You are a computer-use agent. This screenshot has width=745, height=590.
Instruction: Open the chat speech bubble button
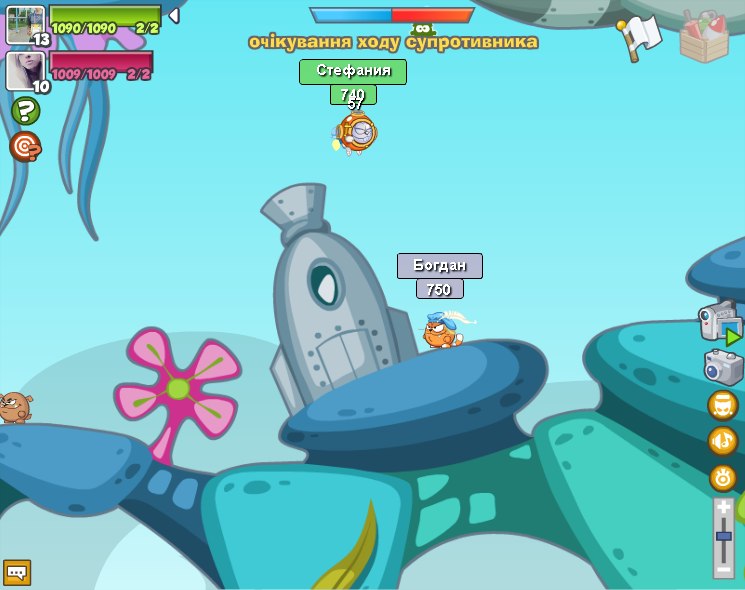[17, 572]
